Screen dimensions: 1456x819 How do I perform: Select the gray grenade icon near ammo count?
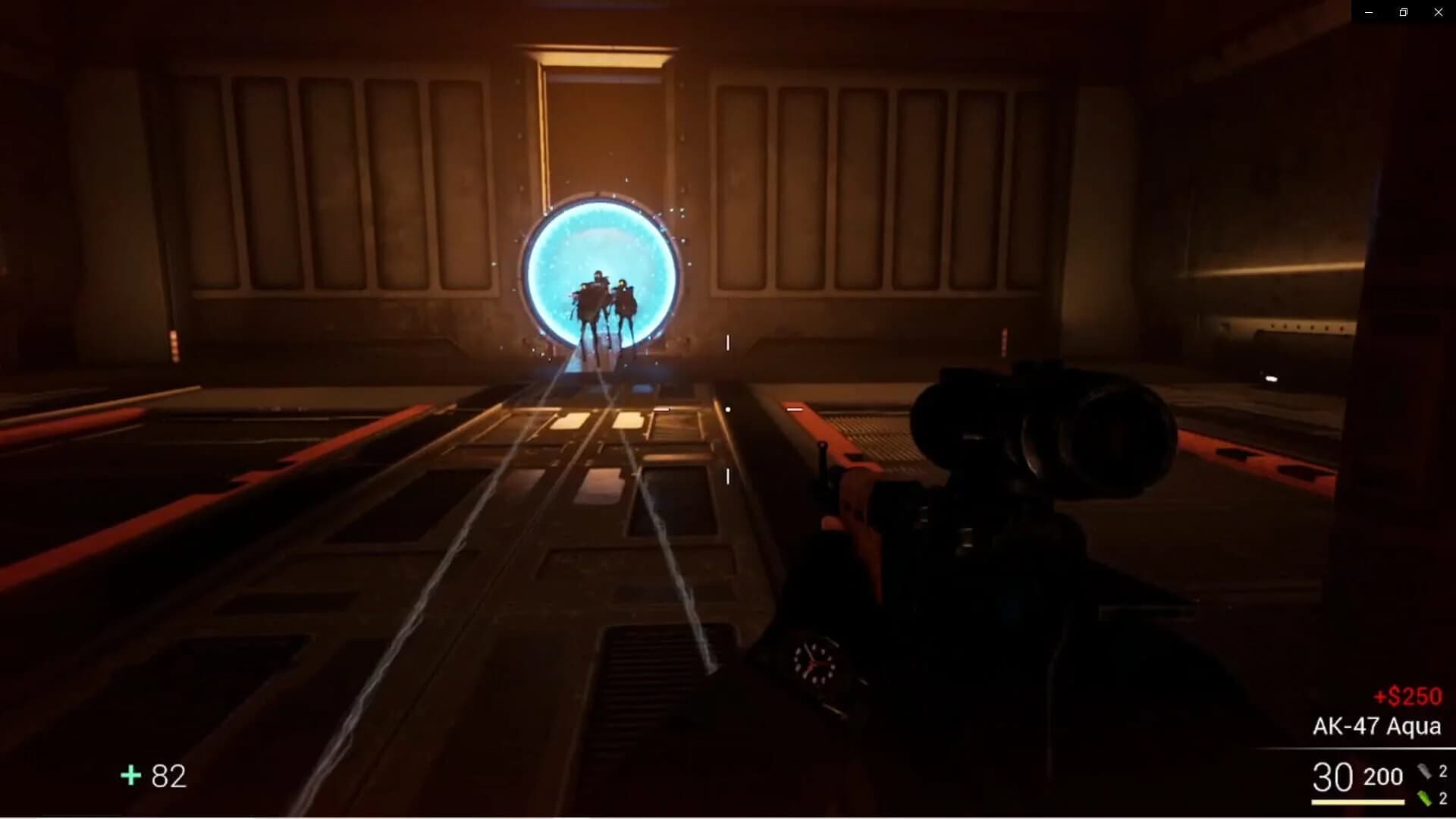1424,771
